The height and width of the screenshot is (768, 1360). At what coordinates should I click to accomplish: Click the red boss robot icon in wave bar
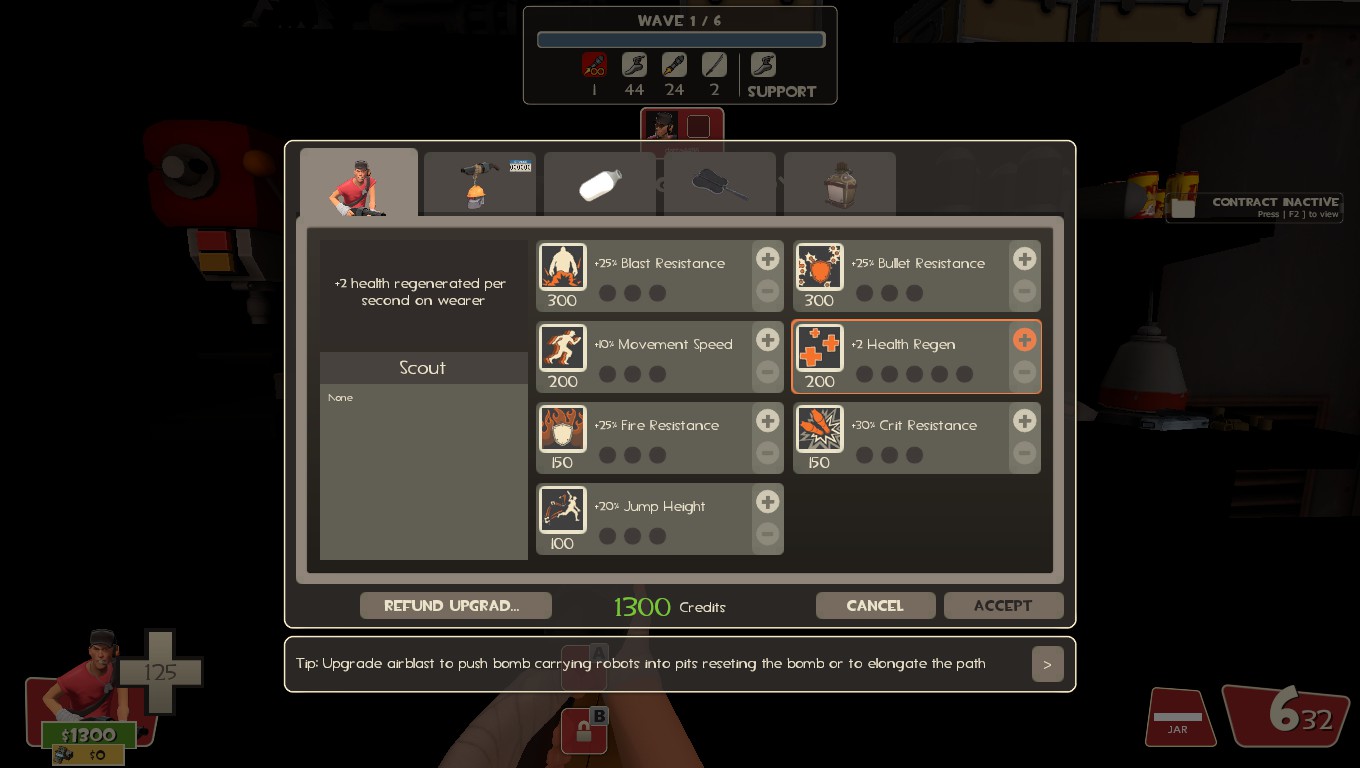pos(593,64)
